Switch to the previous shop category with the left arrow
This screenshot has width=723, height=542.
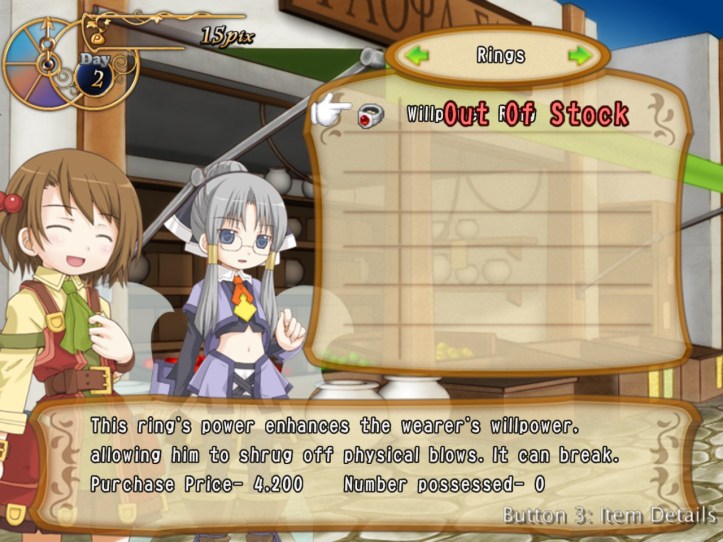pos(418,55)
